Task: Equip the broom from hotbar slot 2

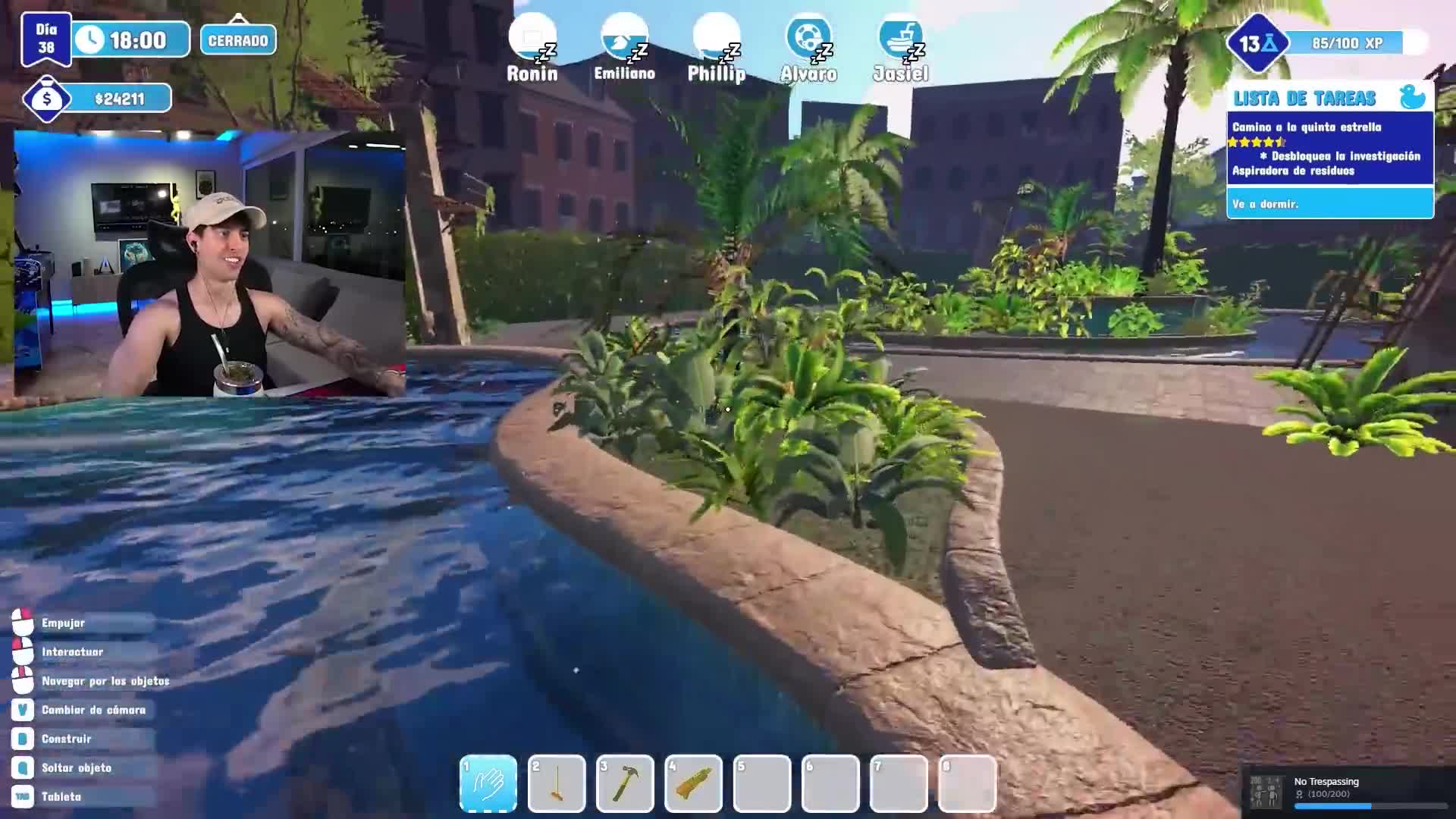Action: pos(557,783)
